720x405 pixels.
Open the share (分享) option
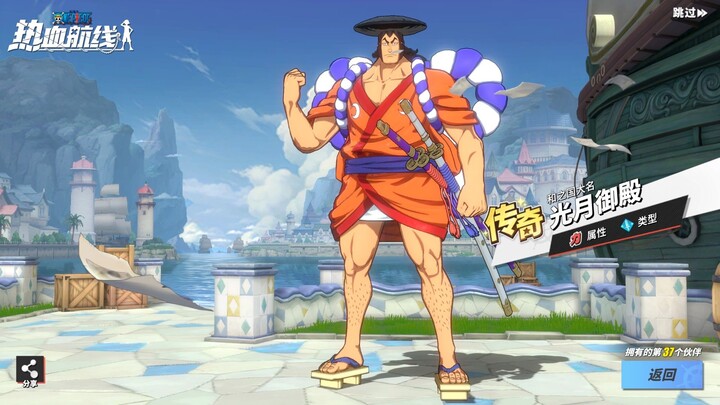coord(29,371)
